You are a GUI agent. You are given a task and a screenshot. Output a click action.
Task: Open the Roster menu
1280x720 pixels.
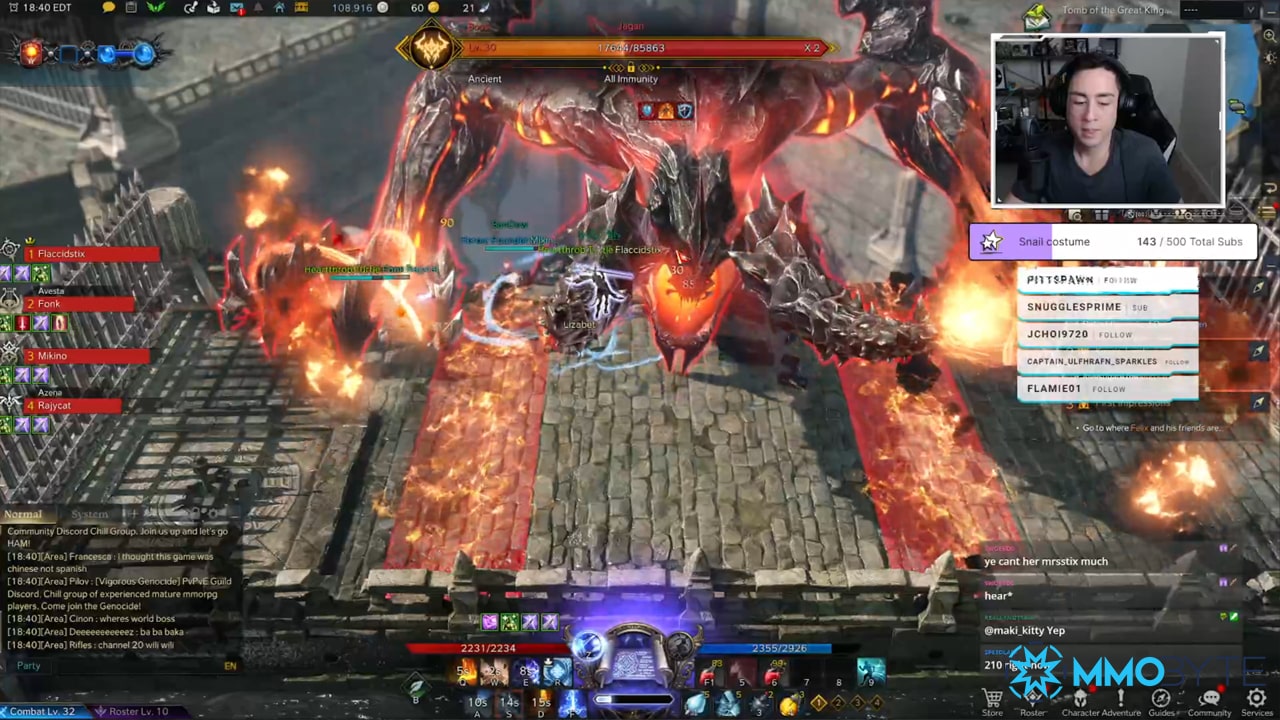pos(1034,699)
